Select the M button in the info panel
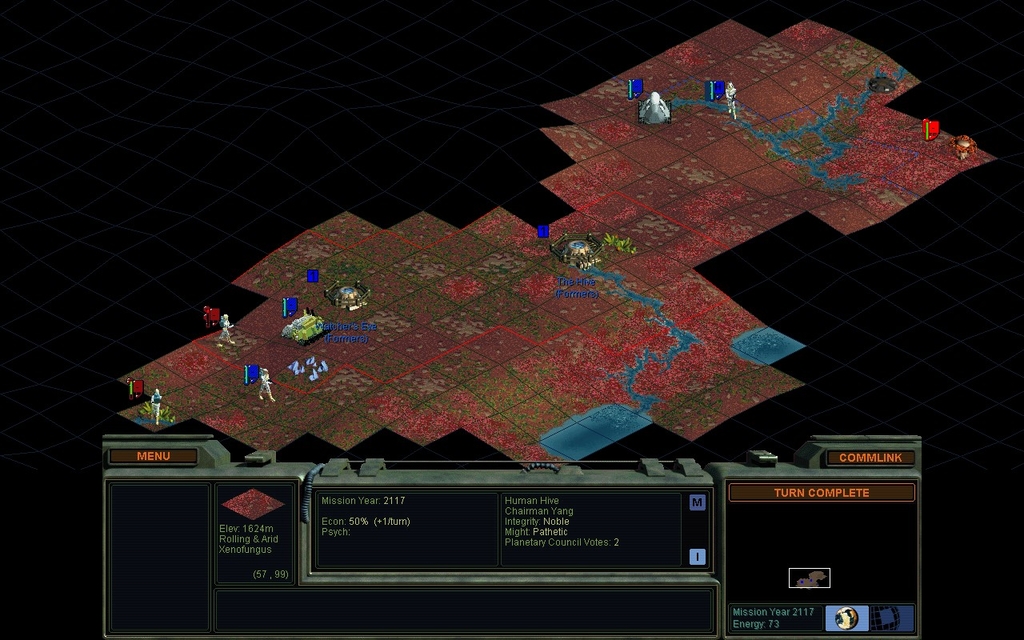 (697, 503)
